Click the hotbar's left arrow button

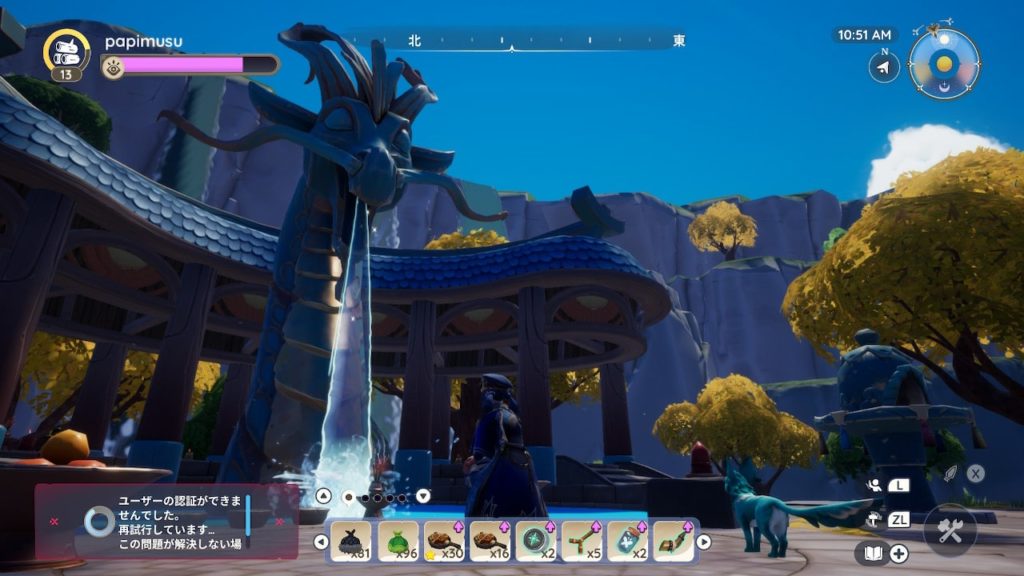[321, 542]
